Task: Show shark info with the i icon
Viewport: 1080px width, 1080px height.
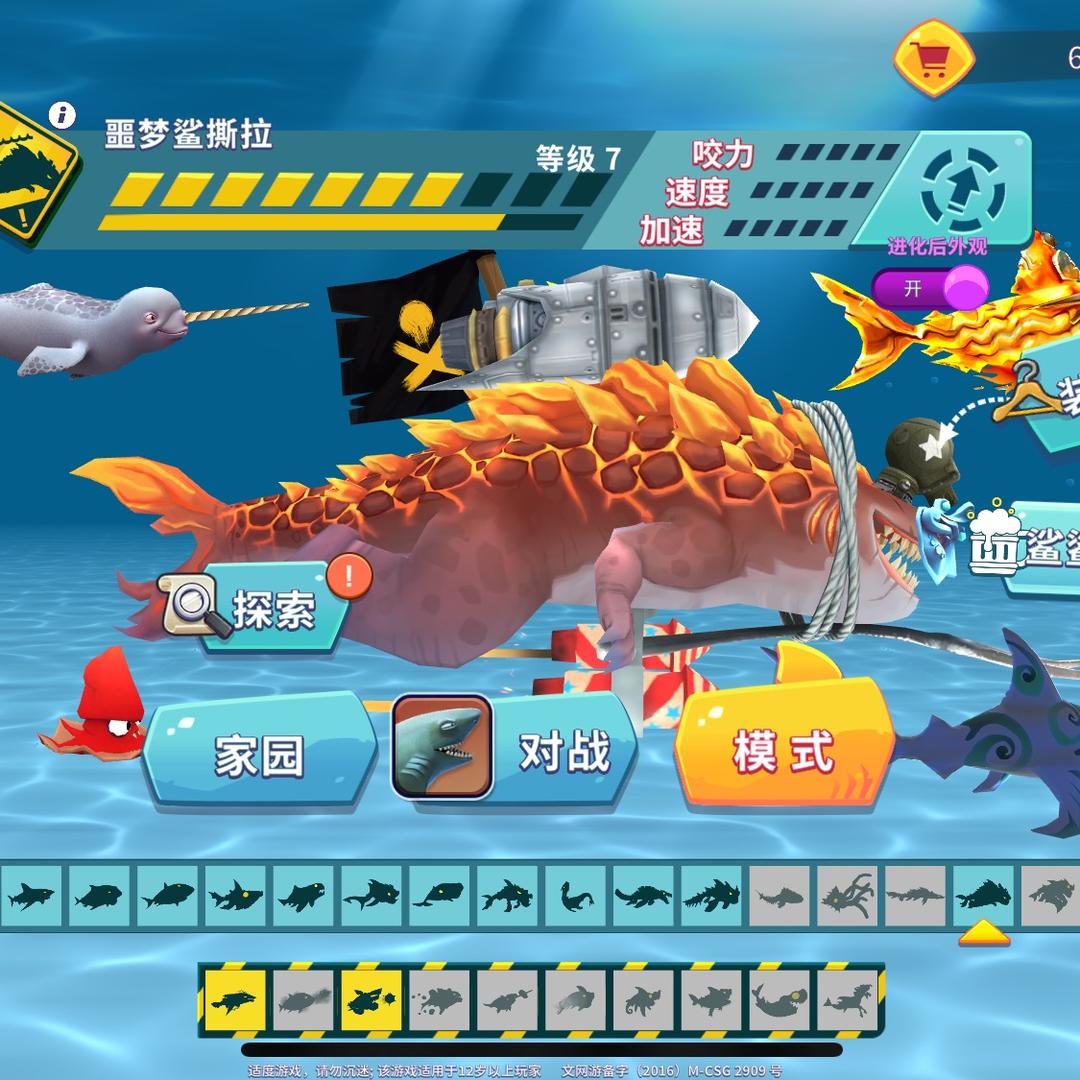Action: pos(63,115)
